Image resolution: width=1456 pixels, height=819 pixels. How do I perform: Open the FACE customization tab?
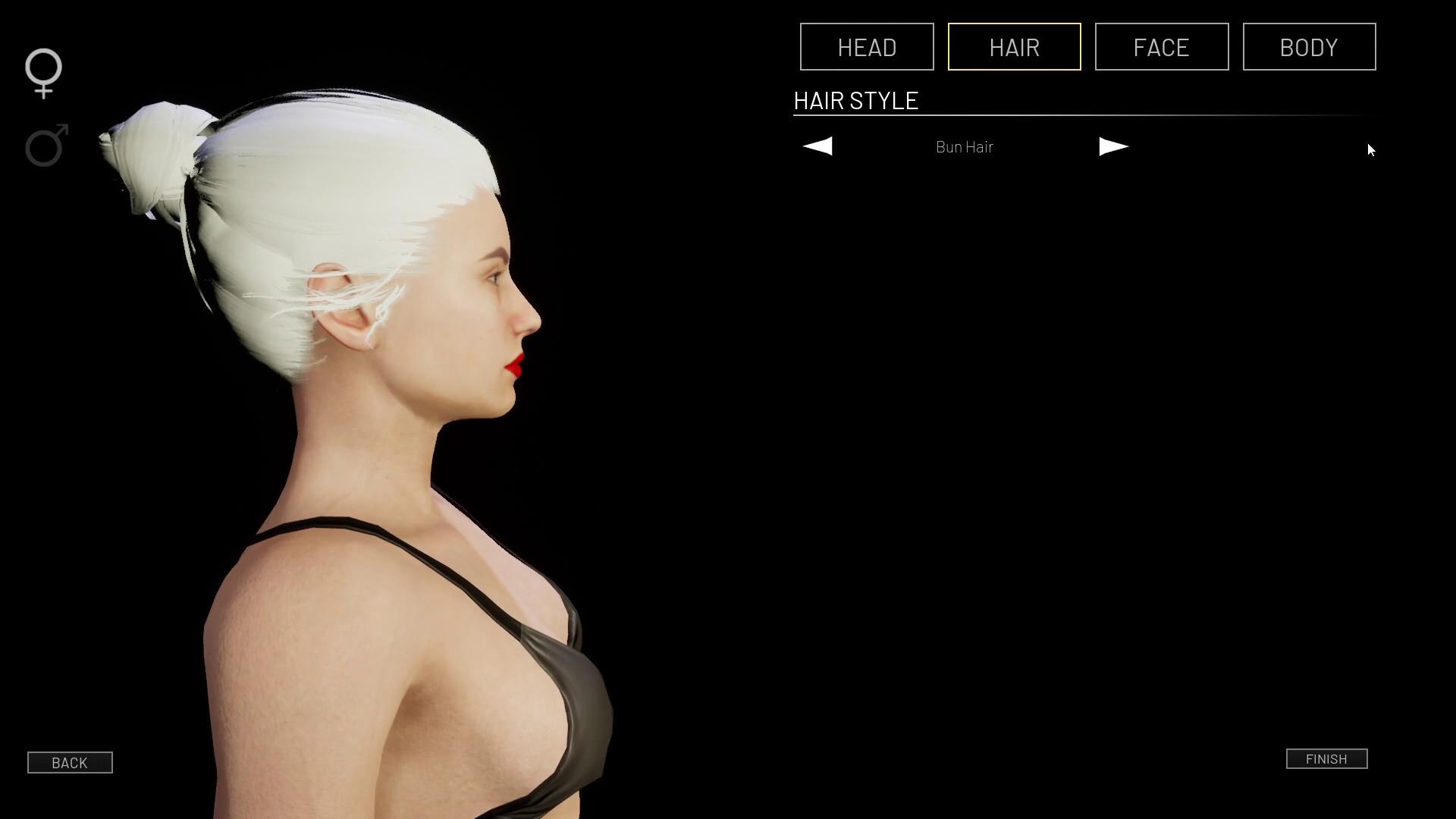click(x=1161, y=47)
